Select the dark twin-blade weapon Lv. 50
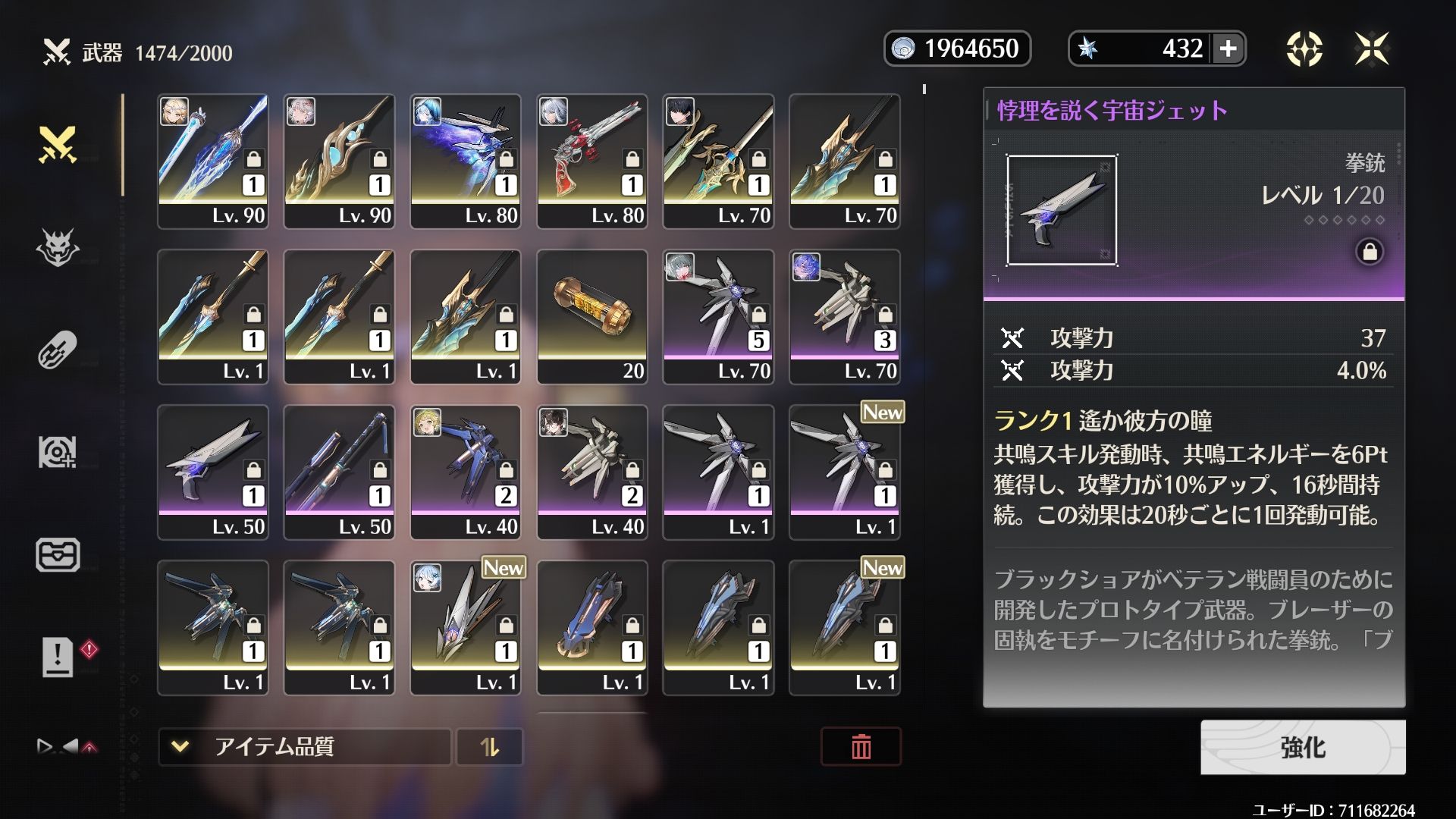The height and width of the screenshot is (819, 1456). 339,472
